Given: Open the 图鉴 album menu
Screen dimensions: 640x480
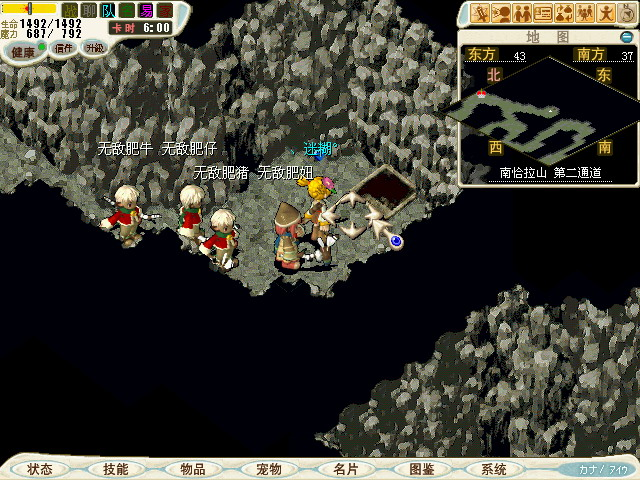Looking at the screenshot, I should [x=421, y=469].
